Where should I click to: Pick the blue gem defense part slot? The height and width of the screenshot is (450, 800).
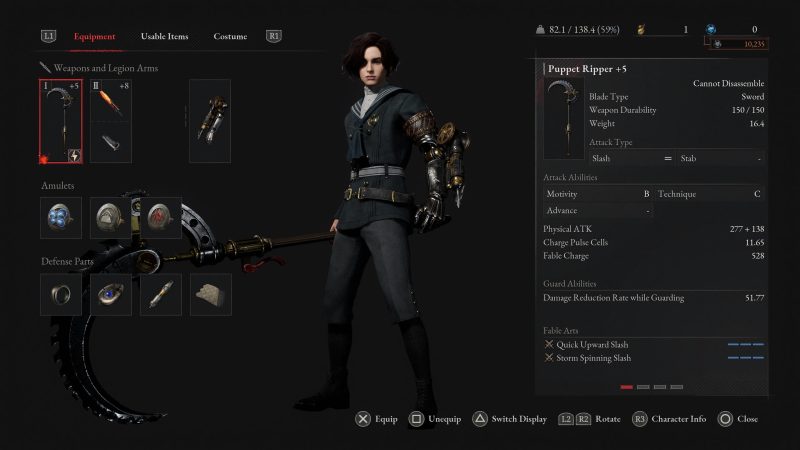click(x=110, y=294)
